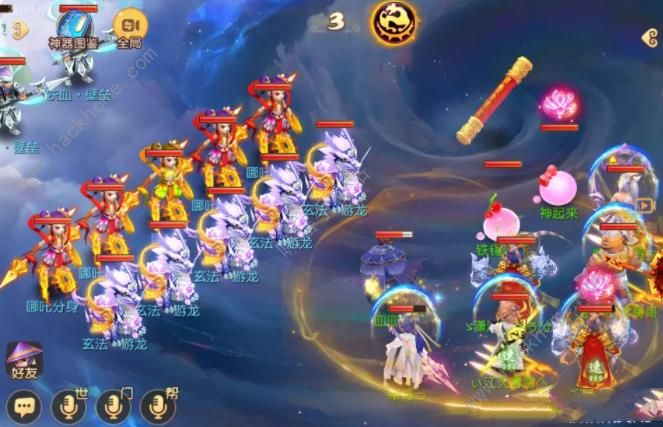
Task: Open the 神器图鉴 artifact codex
Action: 76,27
